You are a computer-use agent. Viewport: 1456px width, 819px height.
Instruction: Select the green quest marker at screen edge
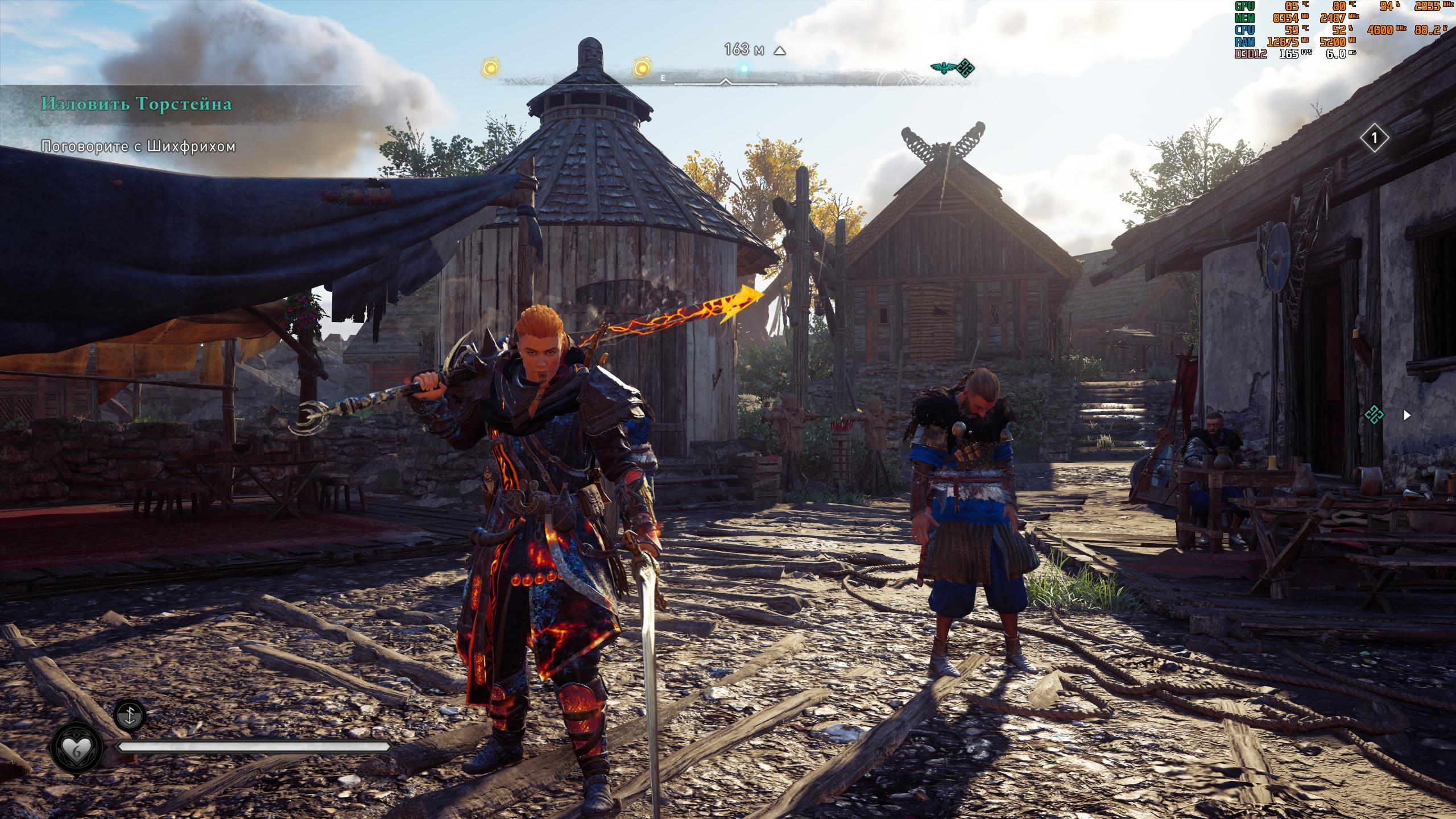point(1374,415)
